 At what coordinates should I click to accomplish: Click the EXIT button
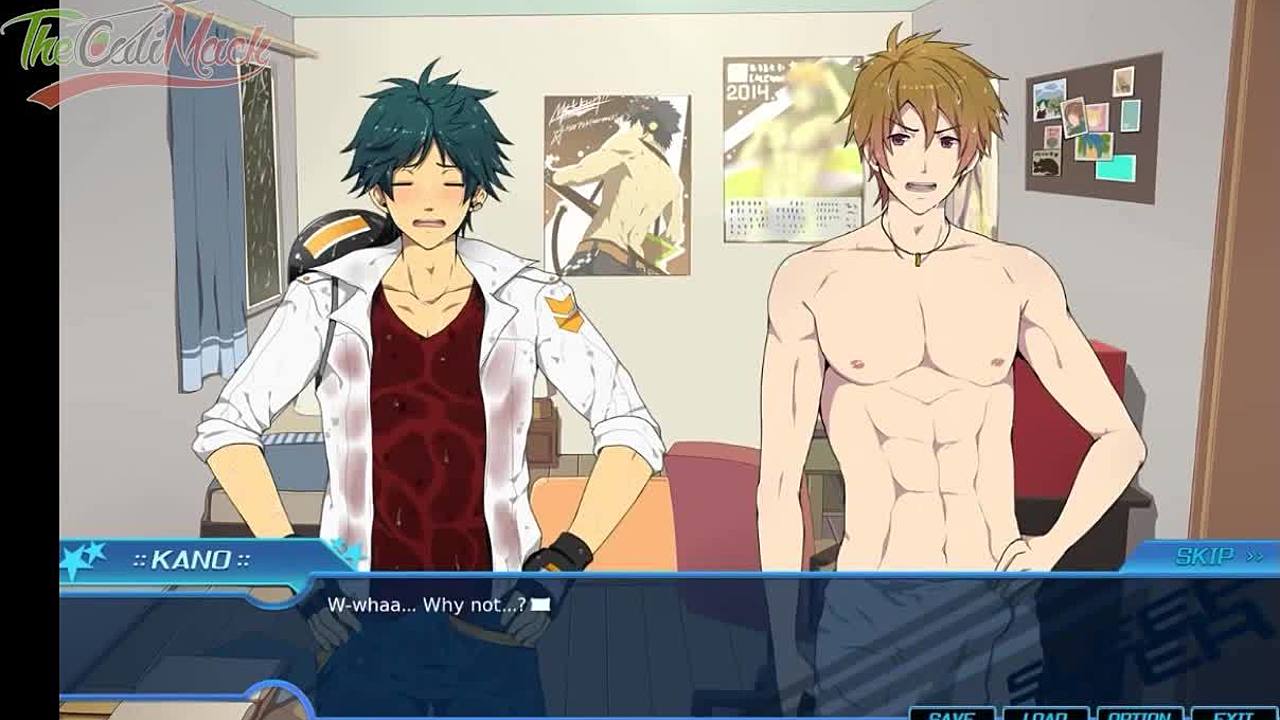coord(1233,714)
